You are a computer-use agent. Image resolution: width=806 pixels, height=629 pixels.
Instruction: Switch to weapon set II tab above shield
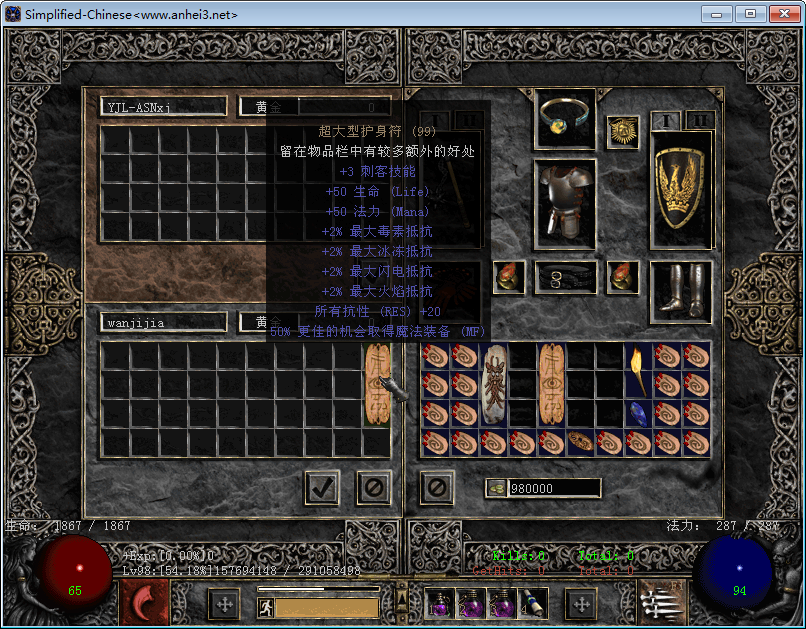pyautogui.click(x=700, y=121)
